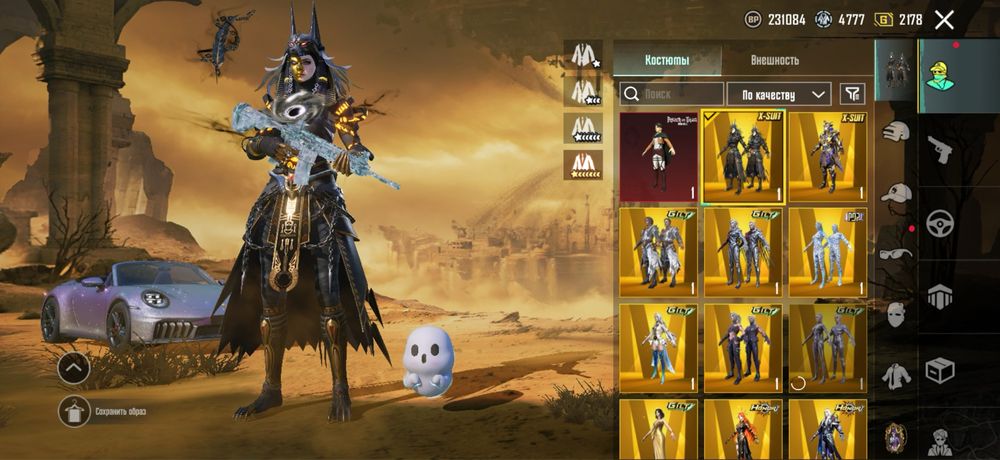Open the box crate category
The image size is (1000, 460).
940,369
